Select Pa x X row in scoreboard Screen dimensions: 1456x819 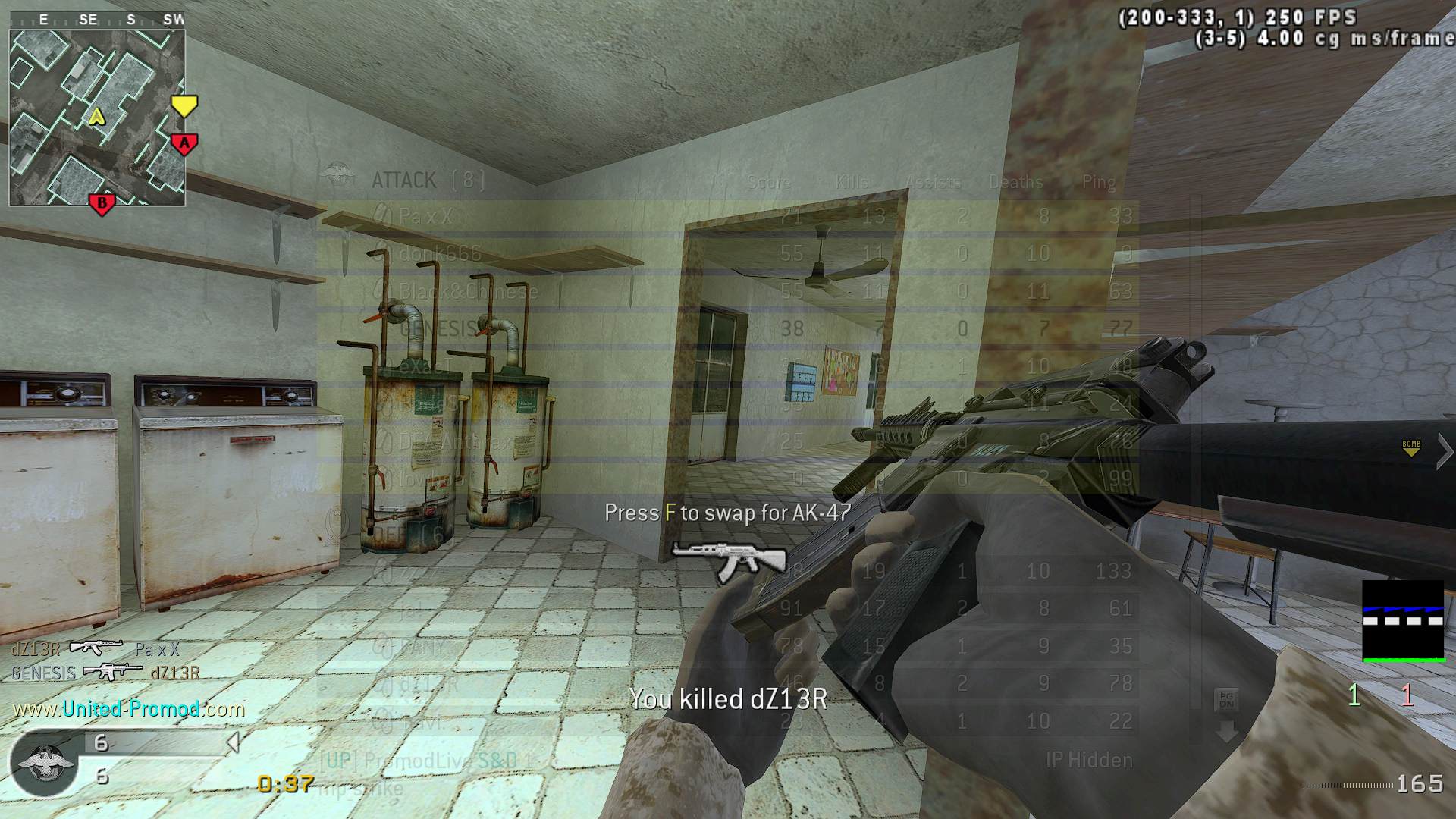coord(726,217)
